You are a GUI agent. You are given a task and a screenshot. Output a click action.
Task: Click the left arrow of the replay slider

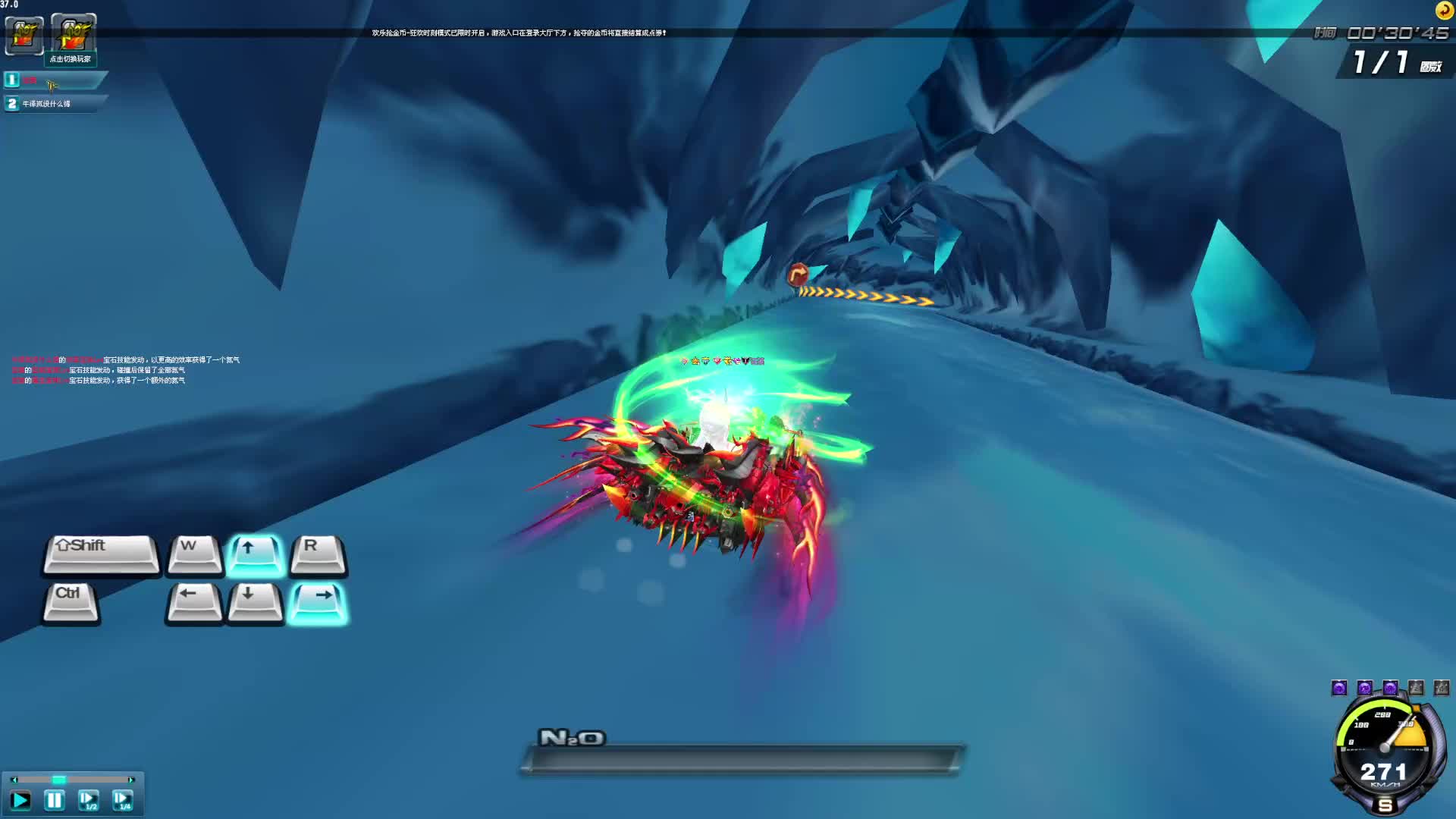[13, 780]
